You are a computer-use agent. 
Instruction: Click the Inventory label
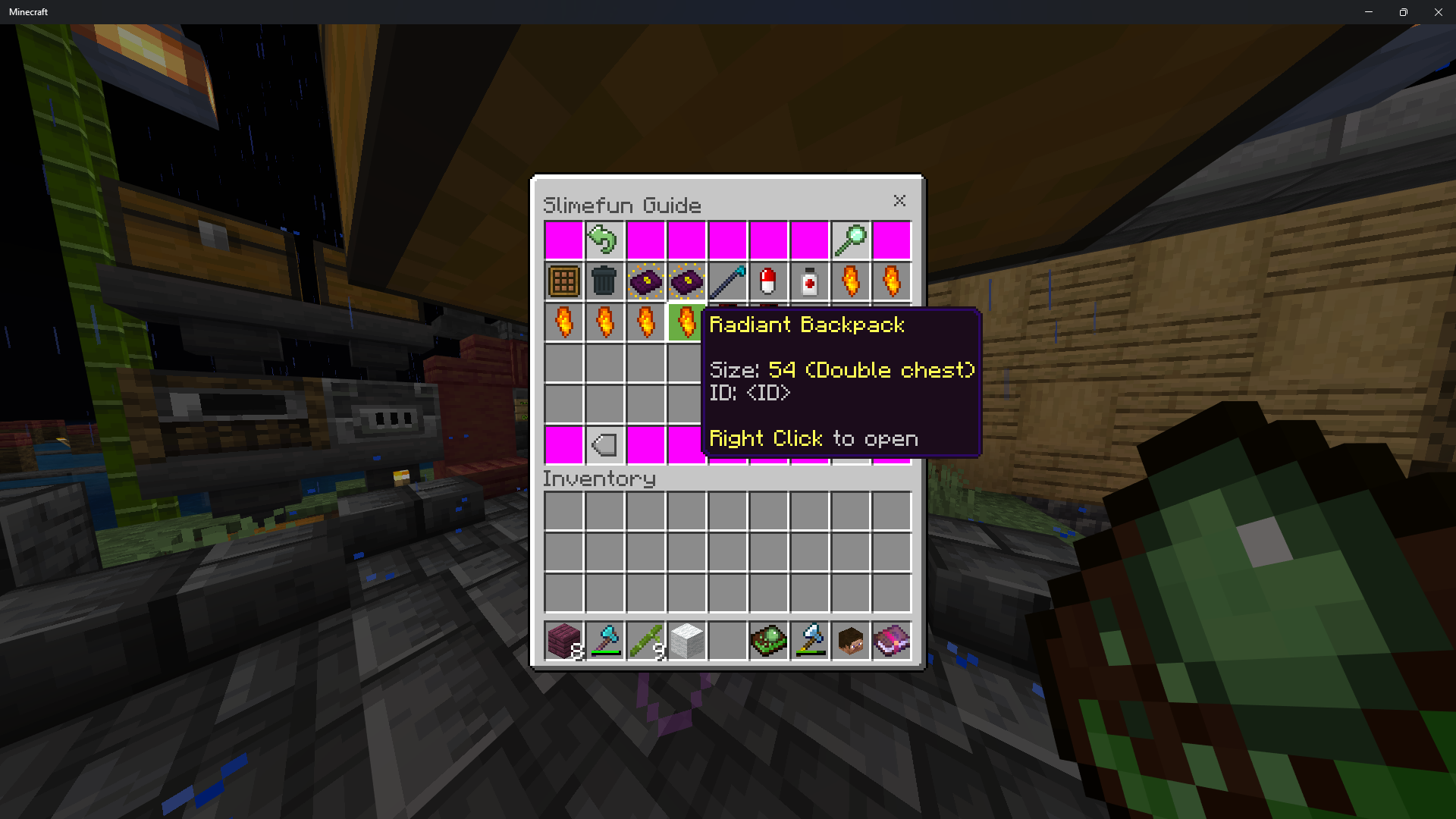click(598, 479)
